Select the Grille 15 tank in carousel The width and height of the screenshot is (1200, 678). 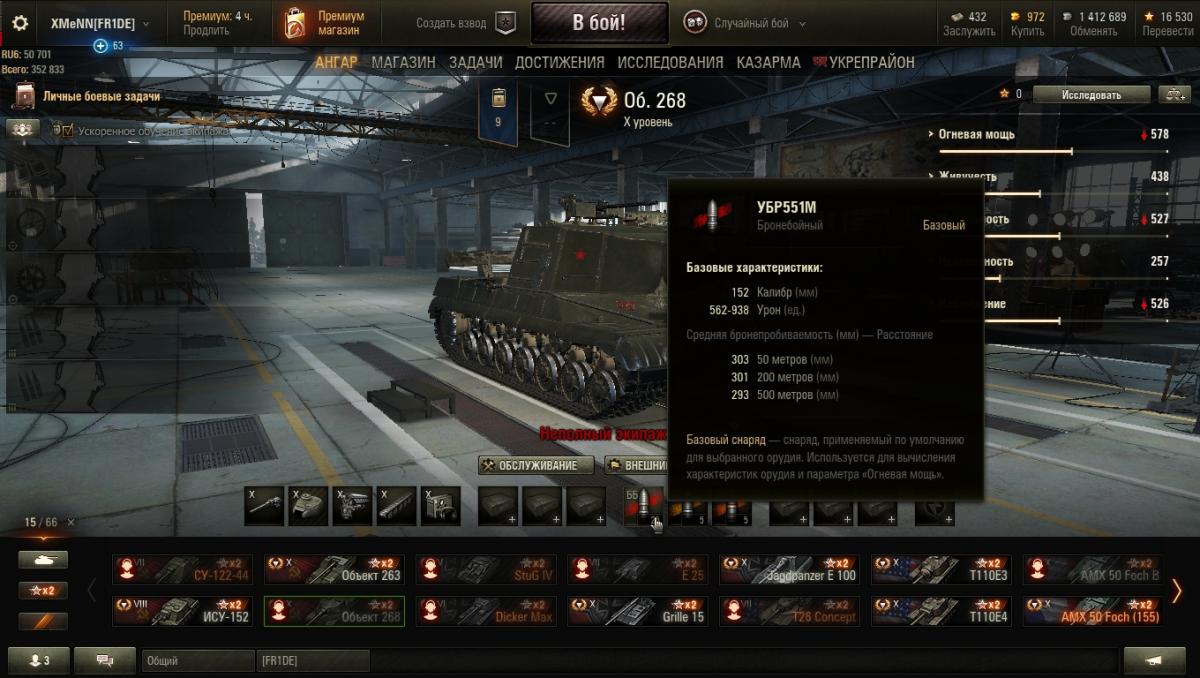(x=638, y=611)
